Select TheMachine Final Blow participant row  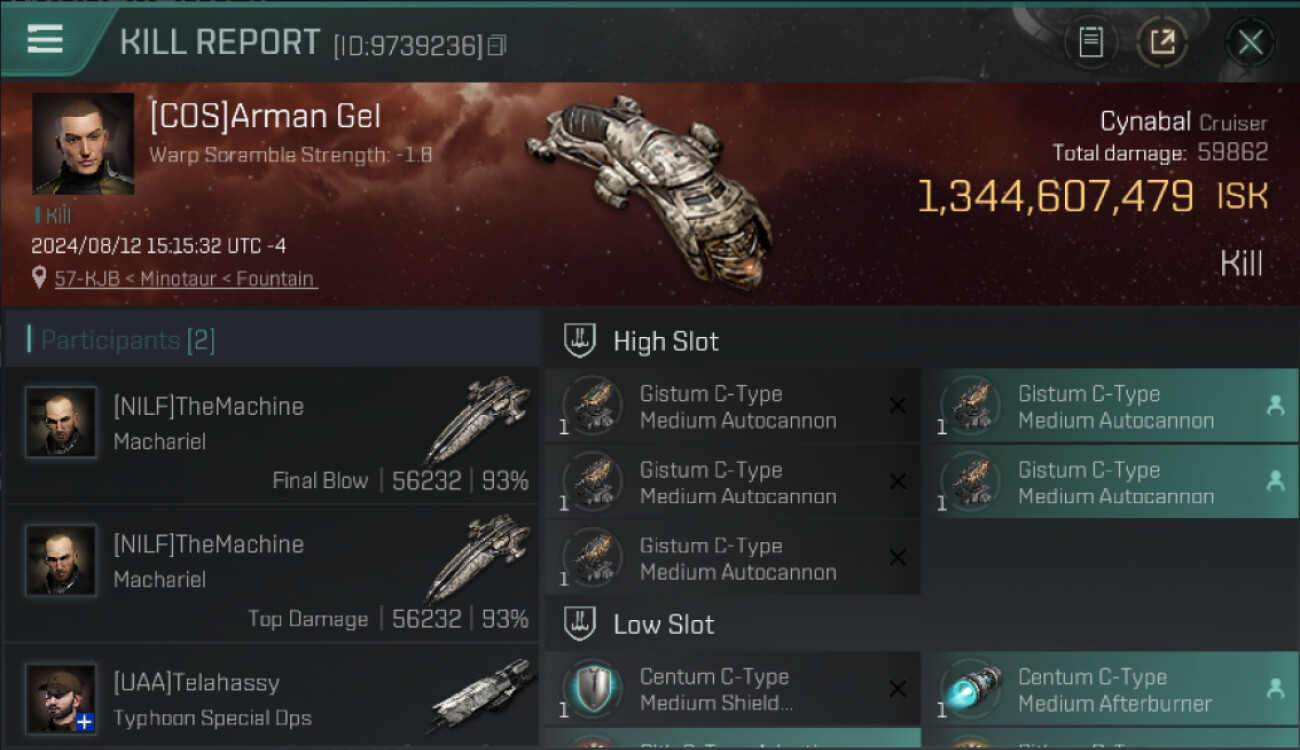[272, 436]
